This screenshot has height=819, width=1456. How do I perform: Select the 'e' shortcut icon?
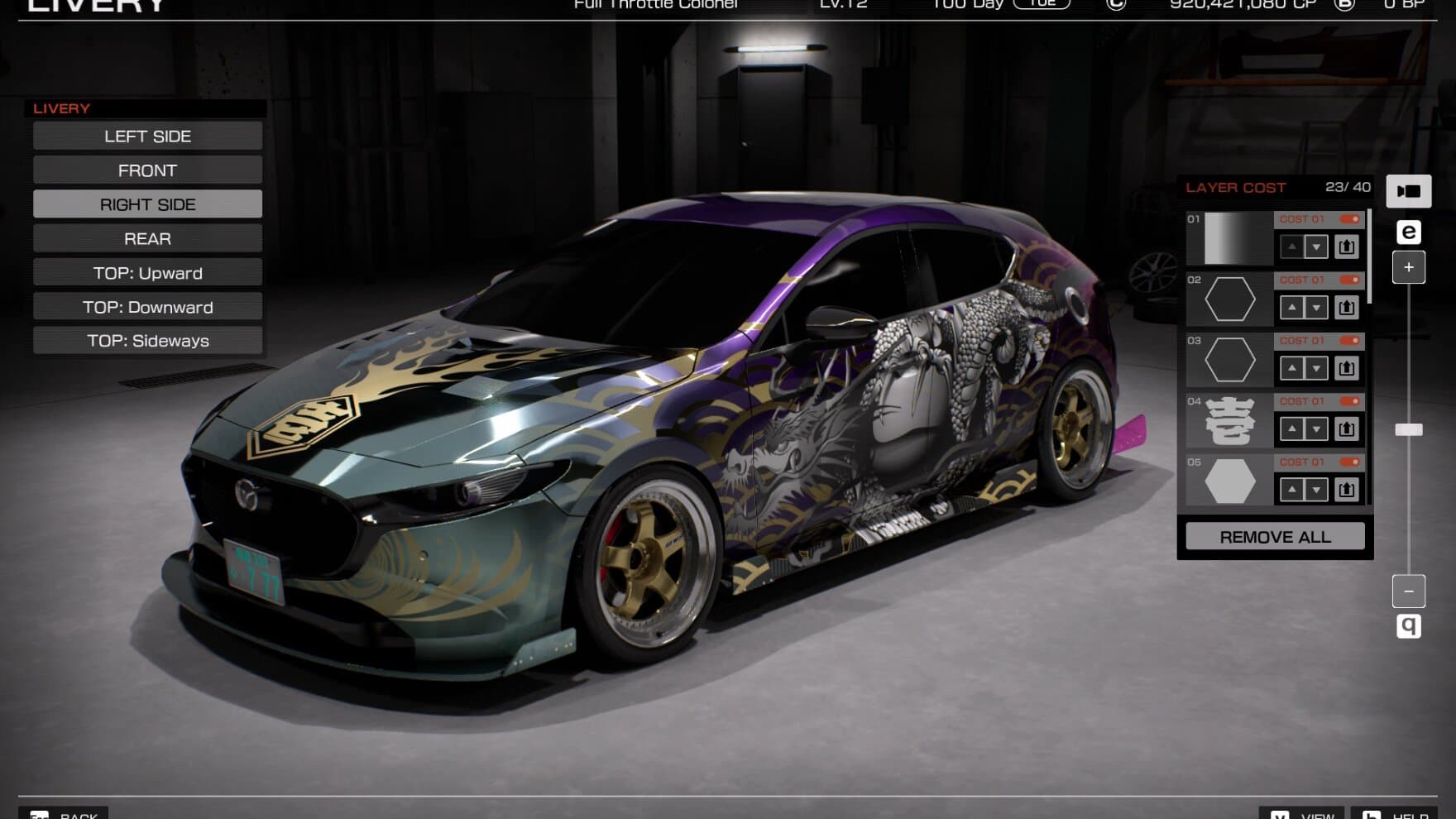pyautogui.click(x=1409, y=231)
